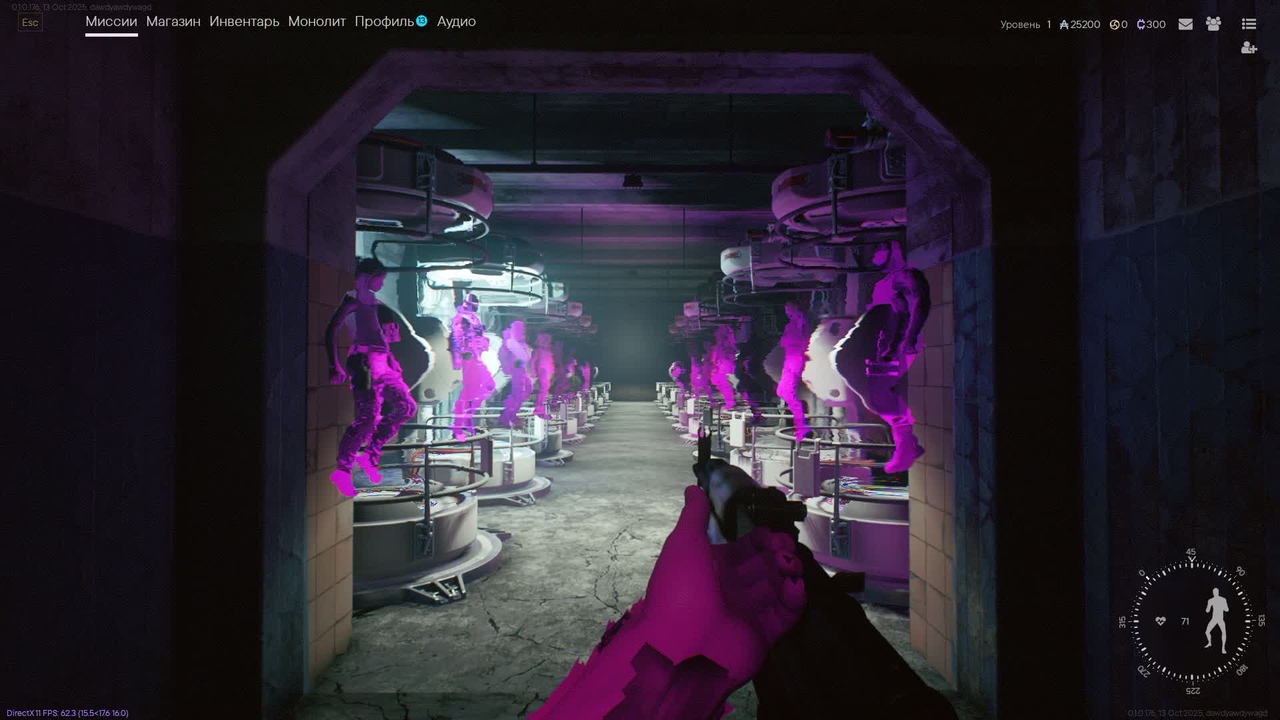Click the add friend icon
The height and width of the screenshot is (720, 1280).
coord(1248,48)
